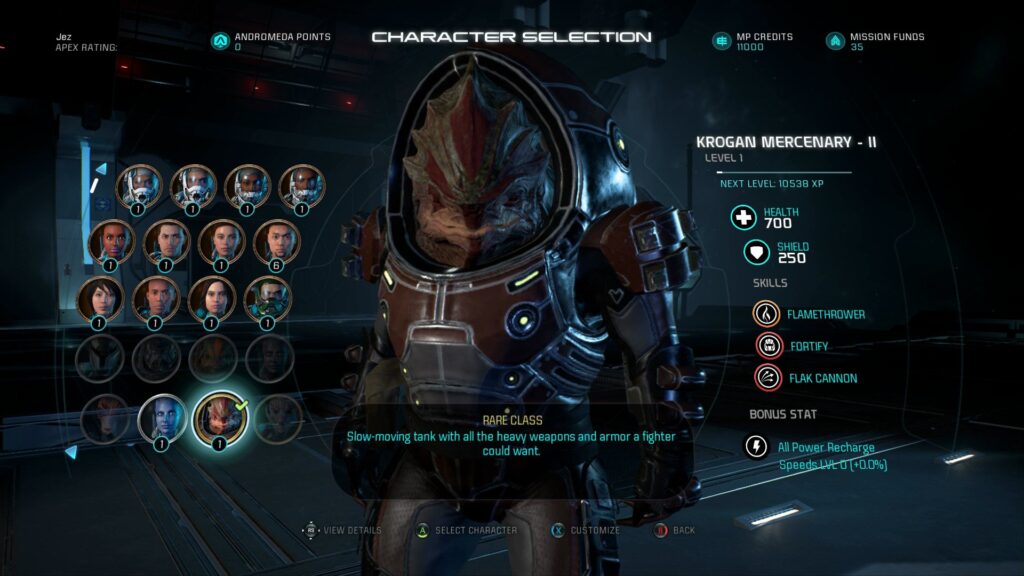
Task: Click the up arrow above the character grid
Action: tap(99, 169)
